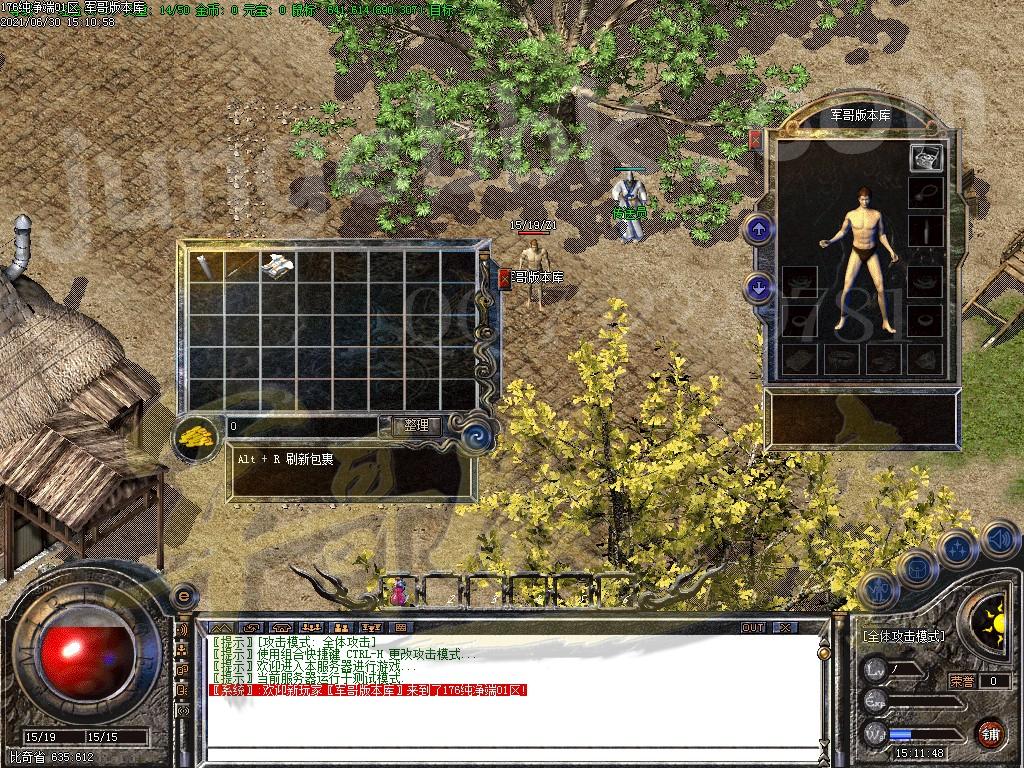Open the 铺 shop button
The height and width of the screenshot is (768, 1024).
click(x=990, y=733)
